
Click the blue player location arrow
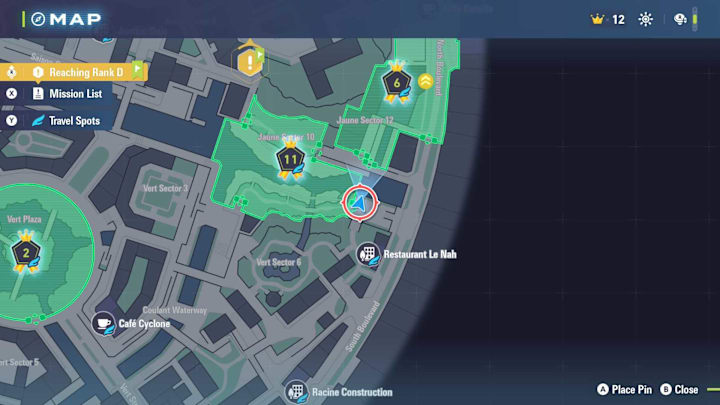pyautogui.click(x=360, y=202)
